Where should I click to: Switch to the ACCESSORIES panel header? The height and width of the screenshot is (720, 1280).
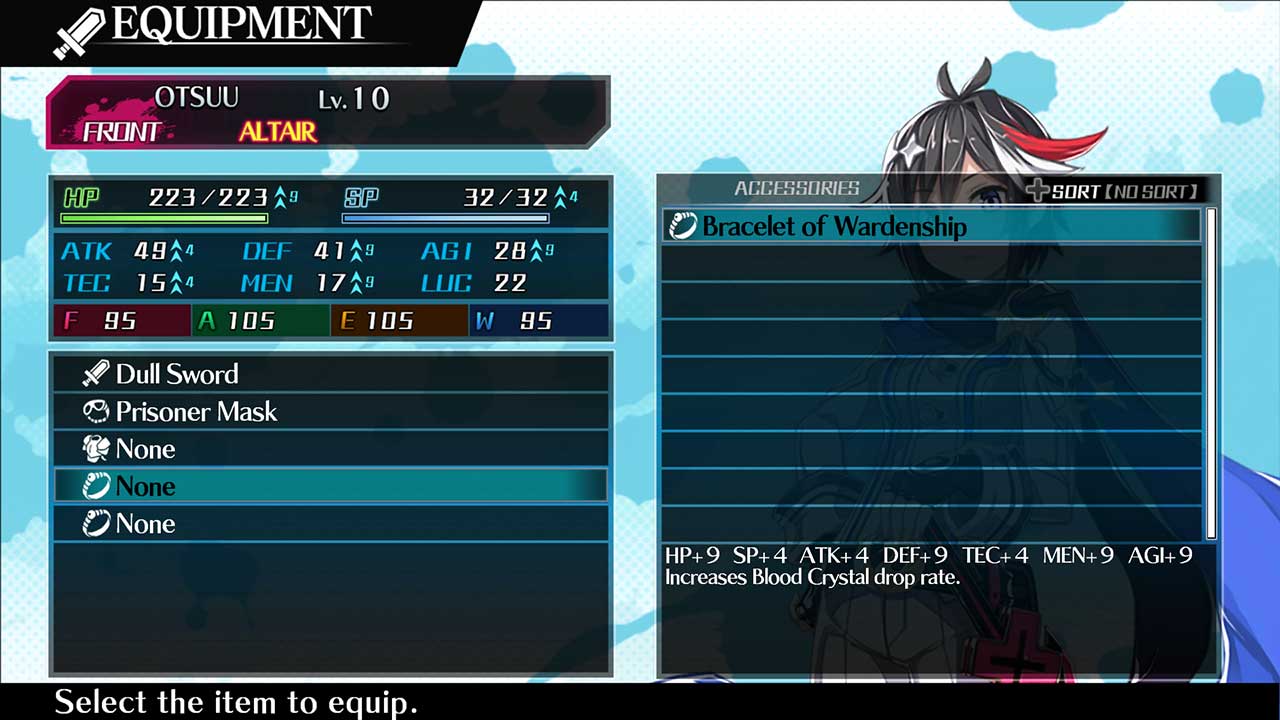click(796, 188)
